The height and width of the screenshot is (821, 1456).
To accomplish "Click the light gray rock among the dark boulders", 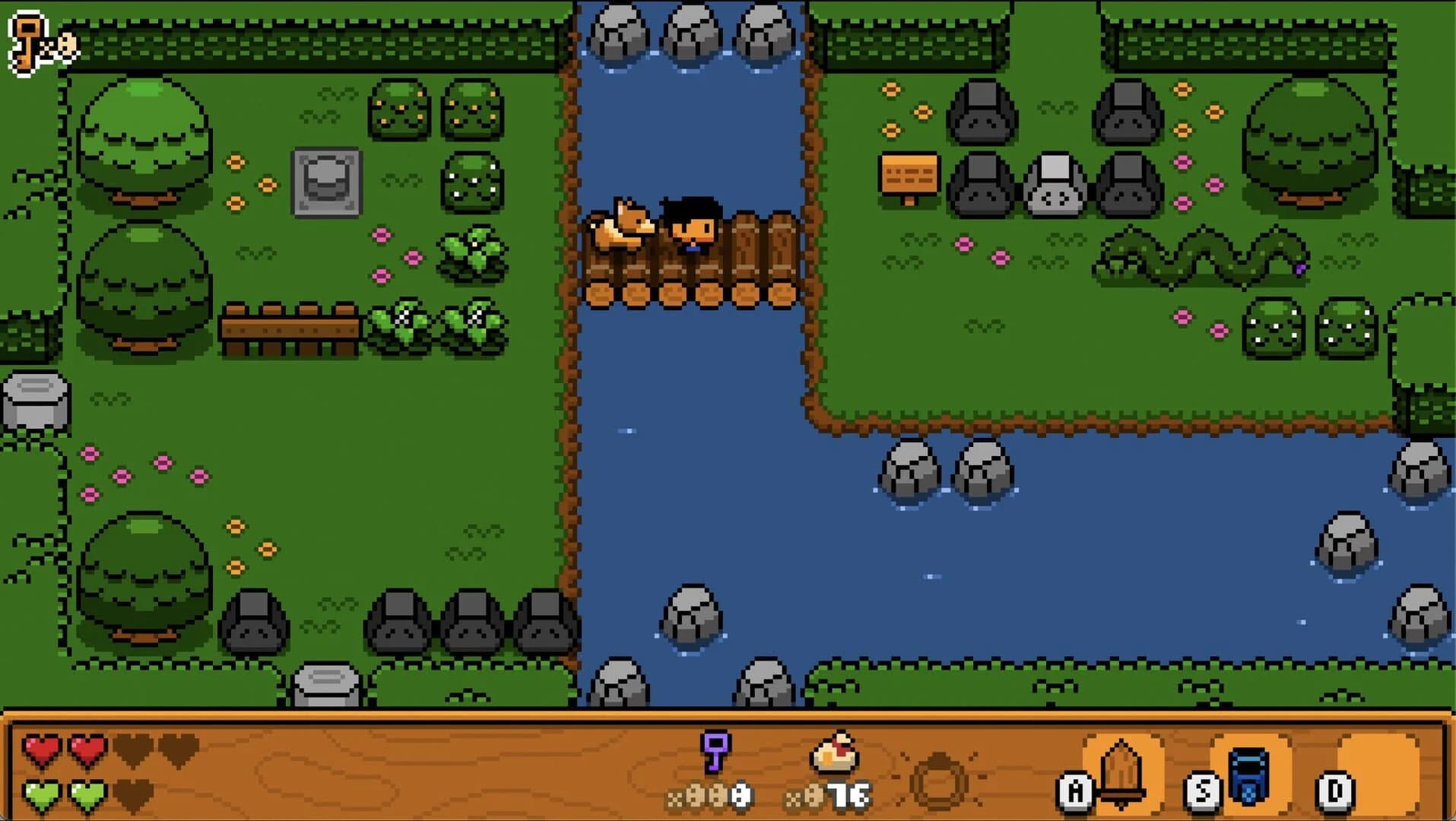I will coord(1053,182).
